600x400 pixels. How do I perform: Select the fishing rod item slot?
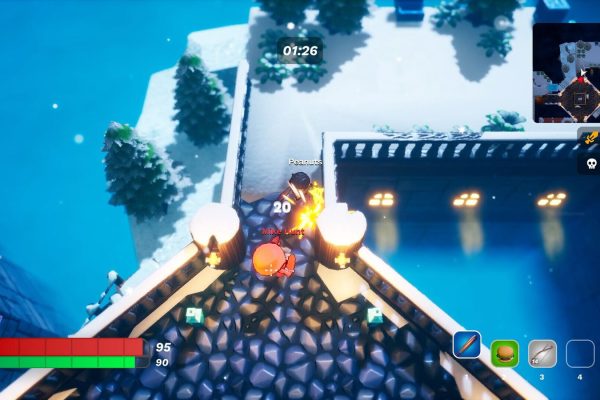click(542, 353)
